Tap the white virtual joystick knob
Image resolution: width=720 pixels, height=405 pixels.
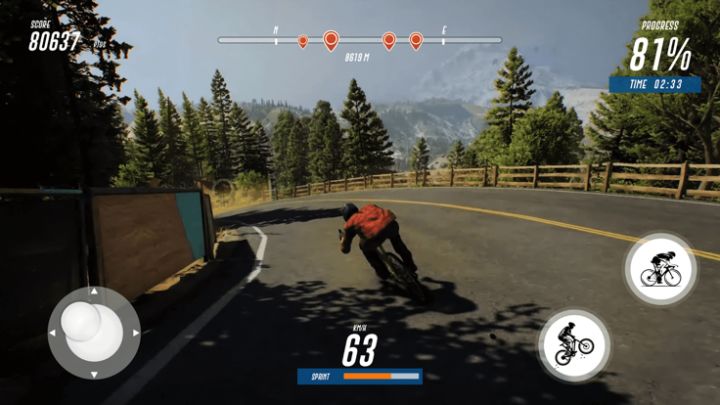pyautogui.click(x=82, y=322)
